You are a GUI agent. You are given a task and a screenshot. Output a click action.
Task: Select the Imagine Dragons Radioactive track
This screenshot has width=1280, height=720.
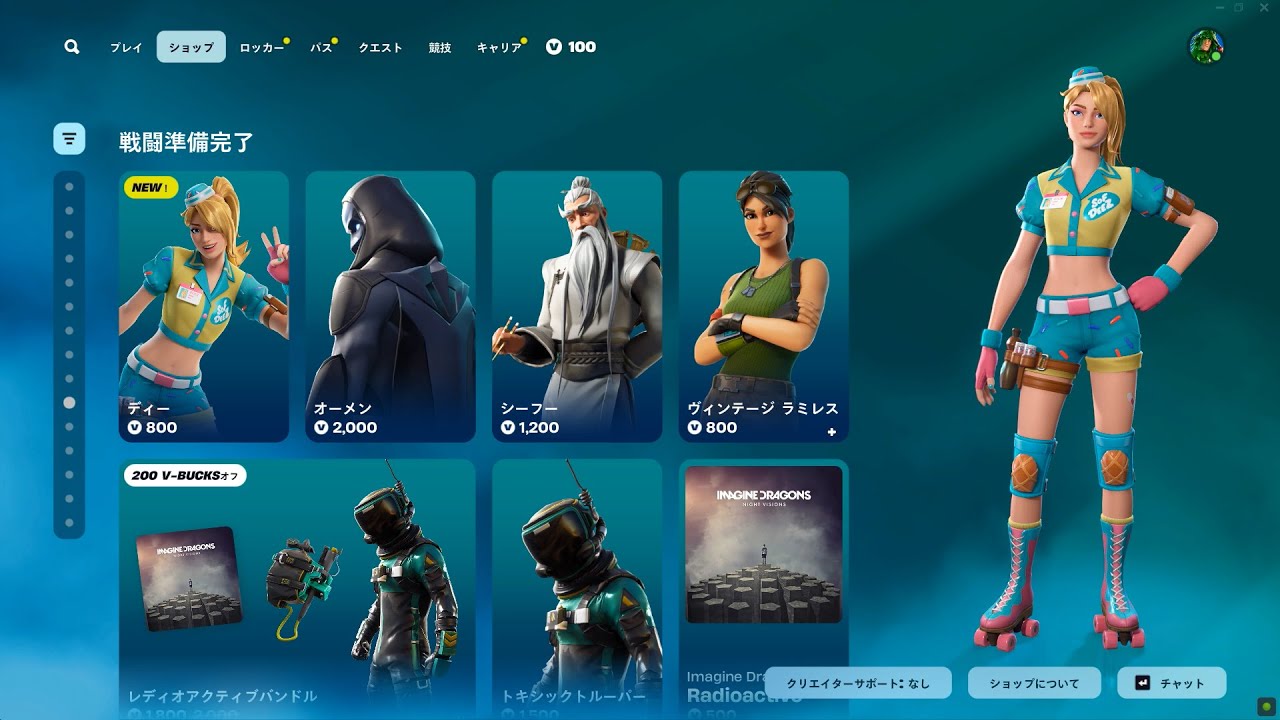coord(764,588)
